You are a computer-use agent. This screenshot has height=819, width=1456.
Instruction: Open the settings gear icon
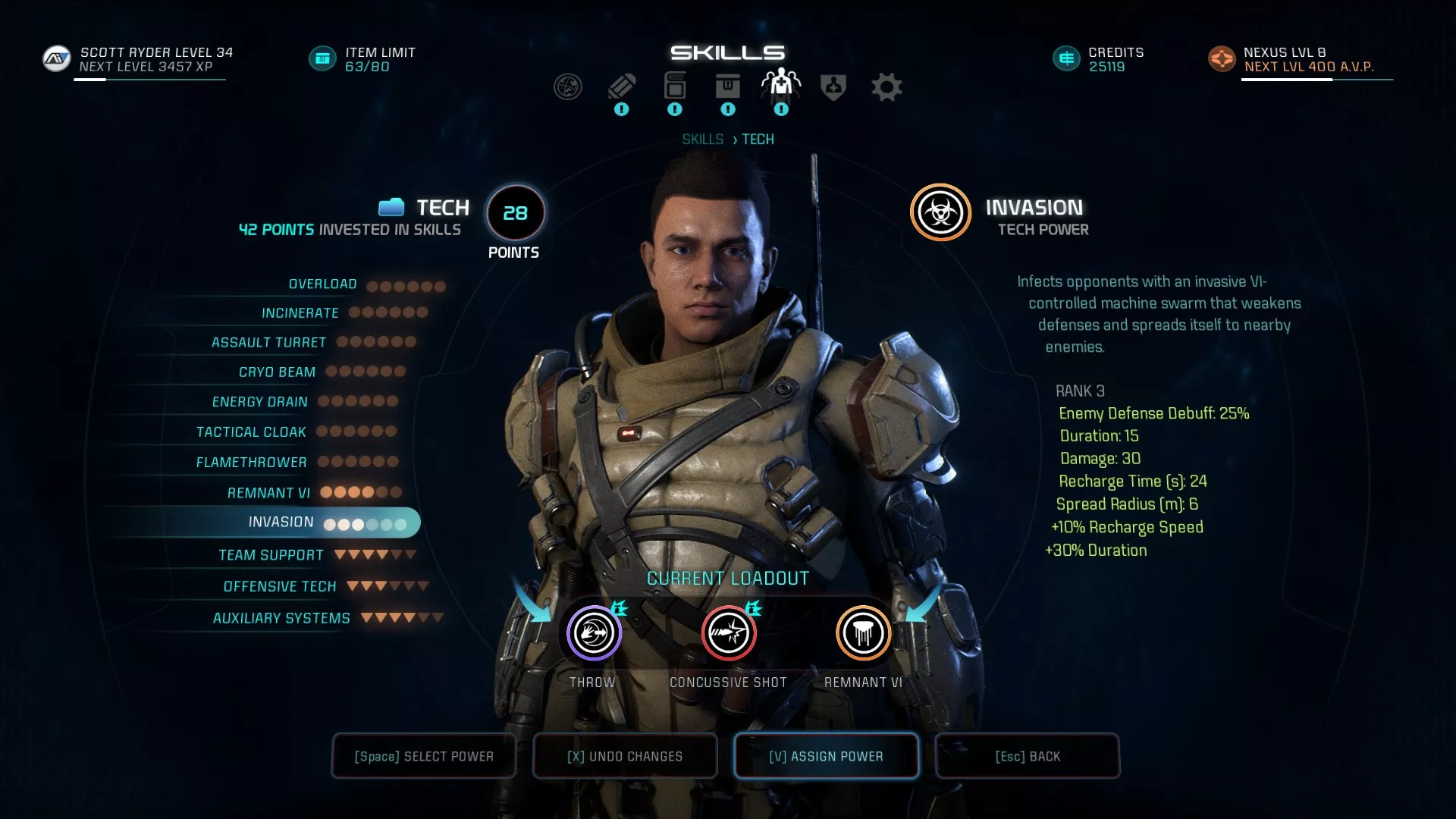[887, 86]
